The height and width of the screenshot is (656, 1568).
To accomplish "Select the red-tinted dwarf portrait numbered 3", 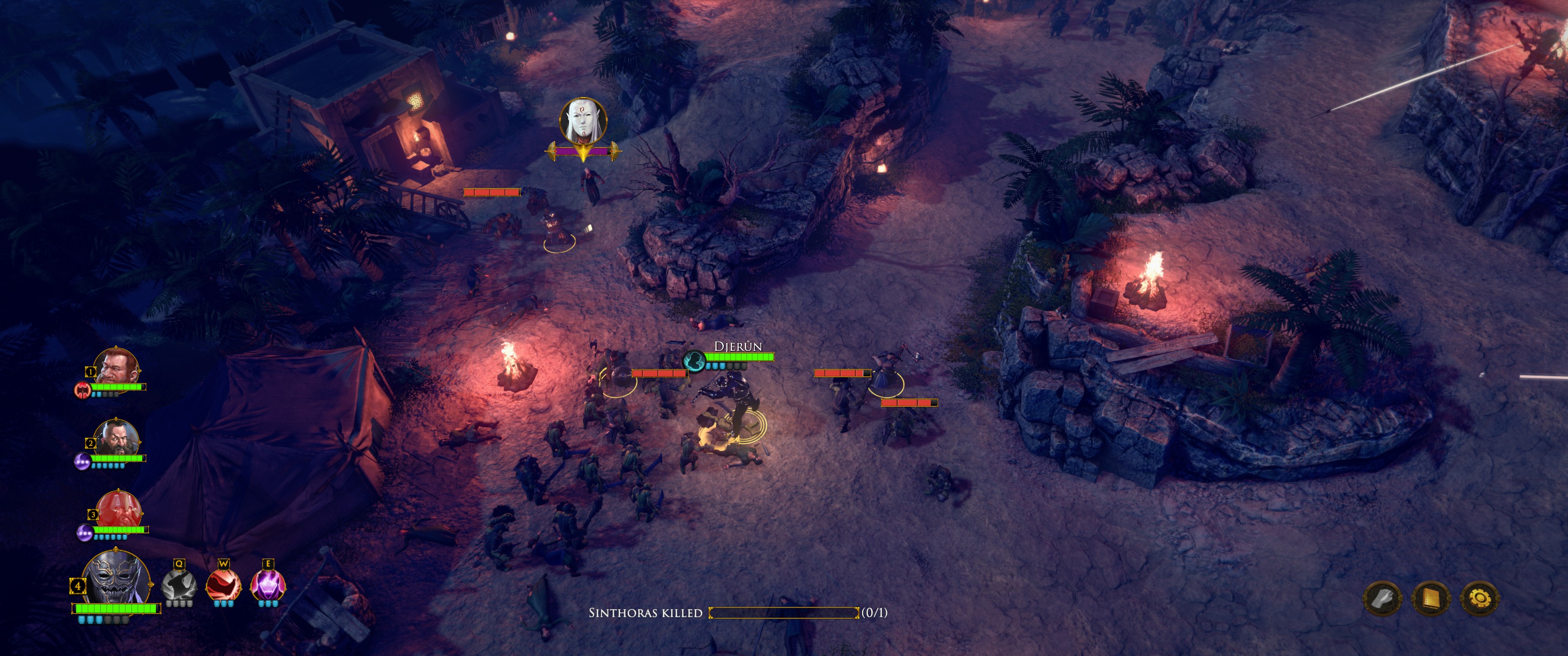I will 119,509.
